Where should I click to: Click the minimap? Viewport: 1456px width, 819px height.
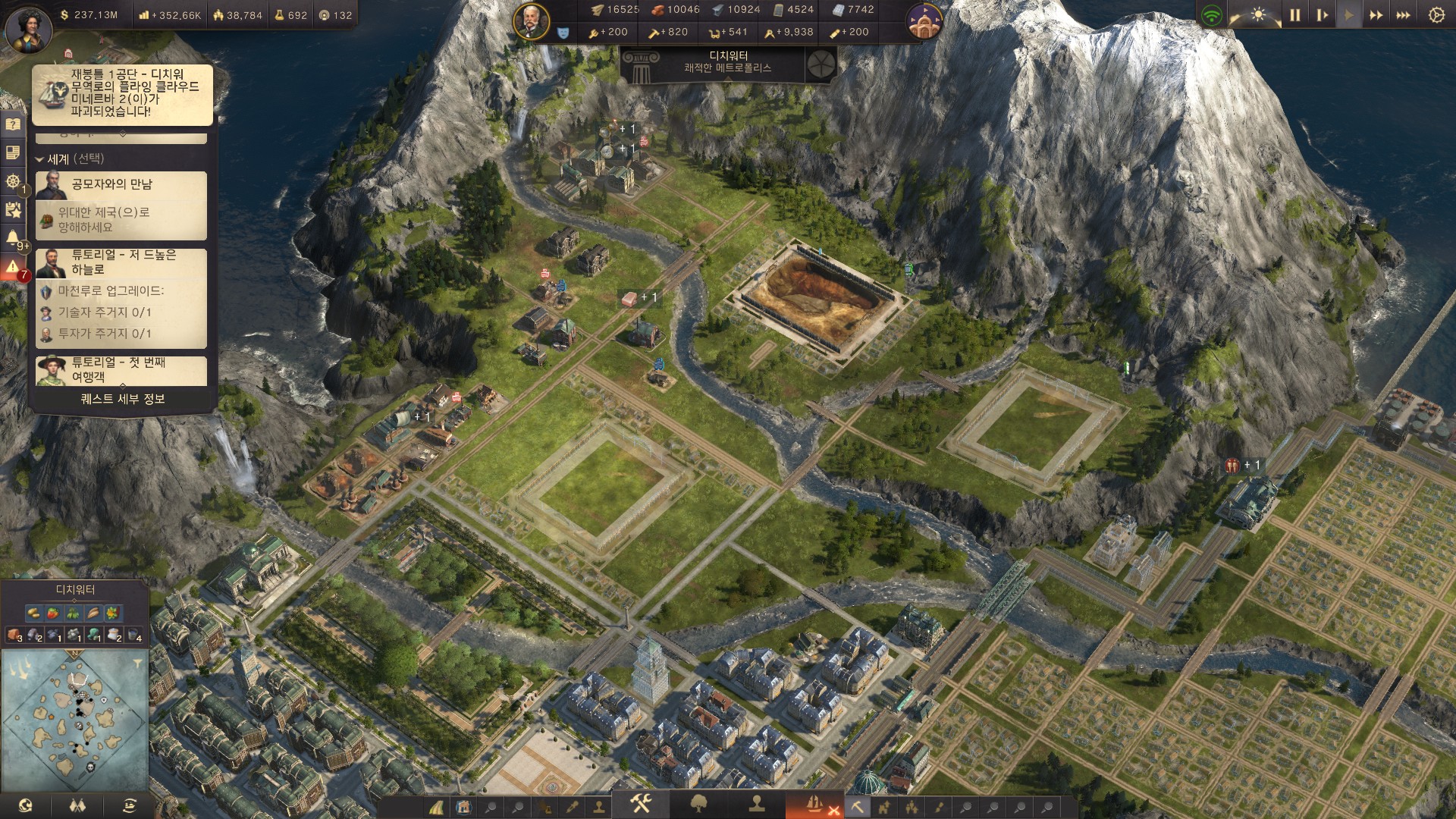(x=74, y=720)
